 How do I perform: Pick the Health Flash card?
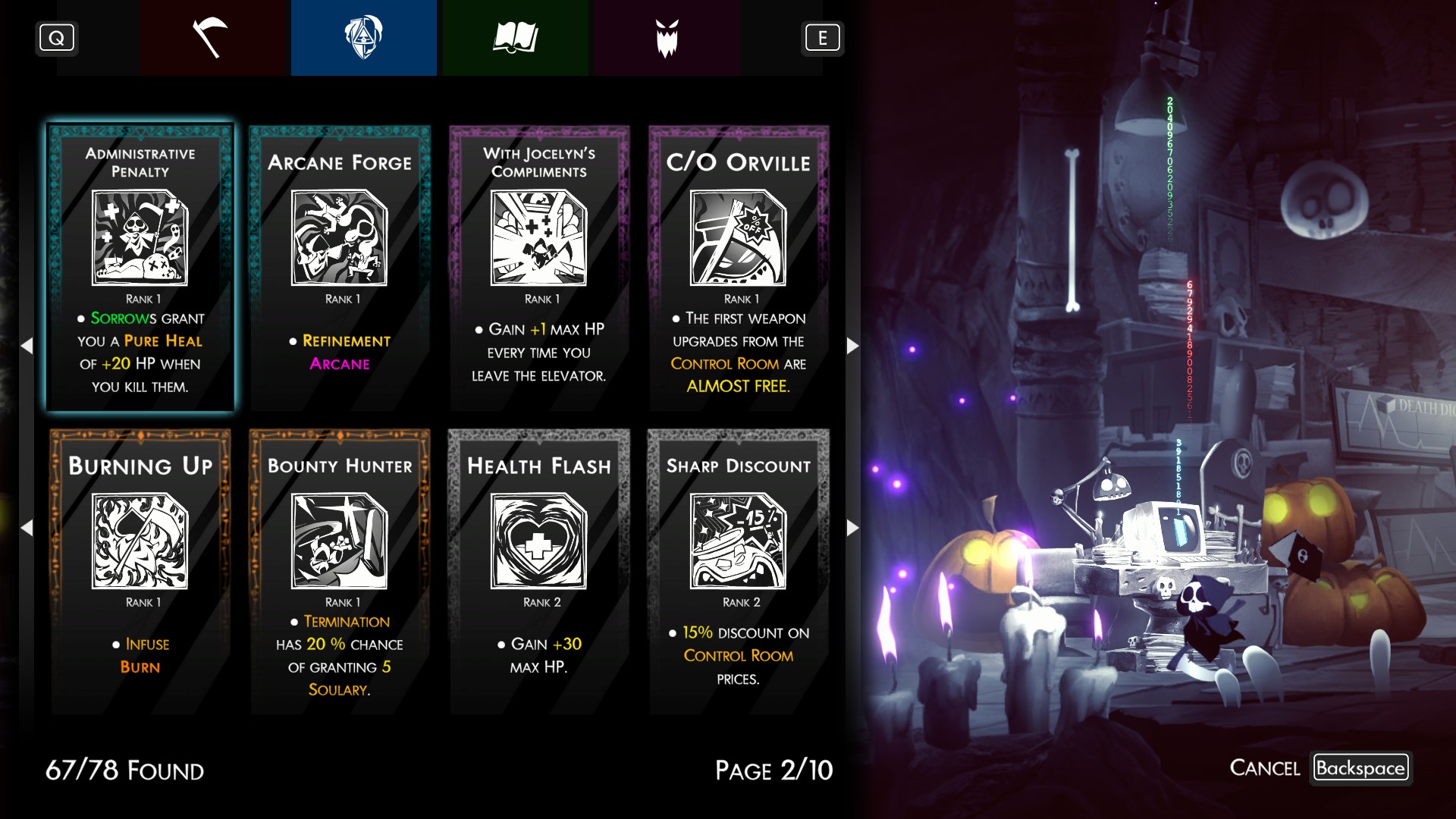pos(539,571)
